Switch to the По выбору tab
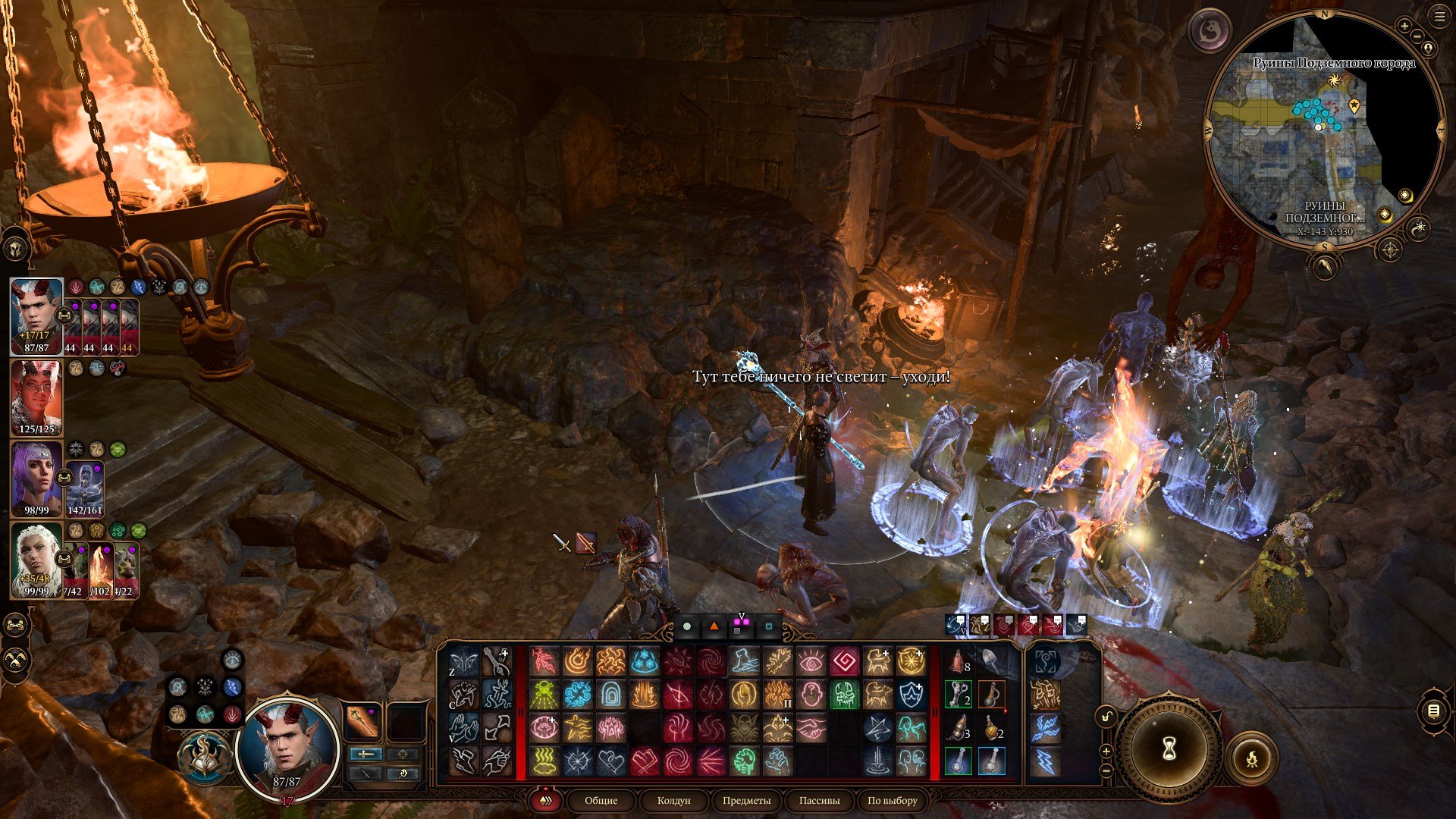1456x819 pixels. click(x=892, y=800)
